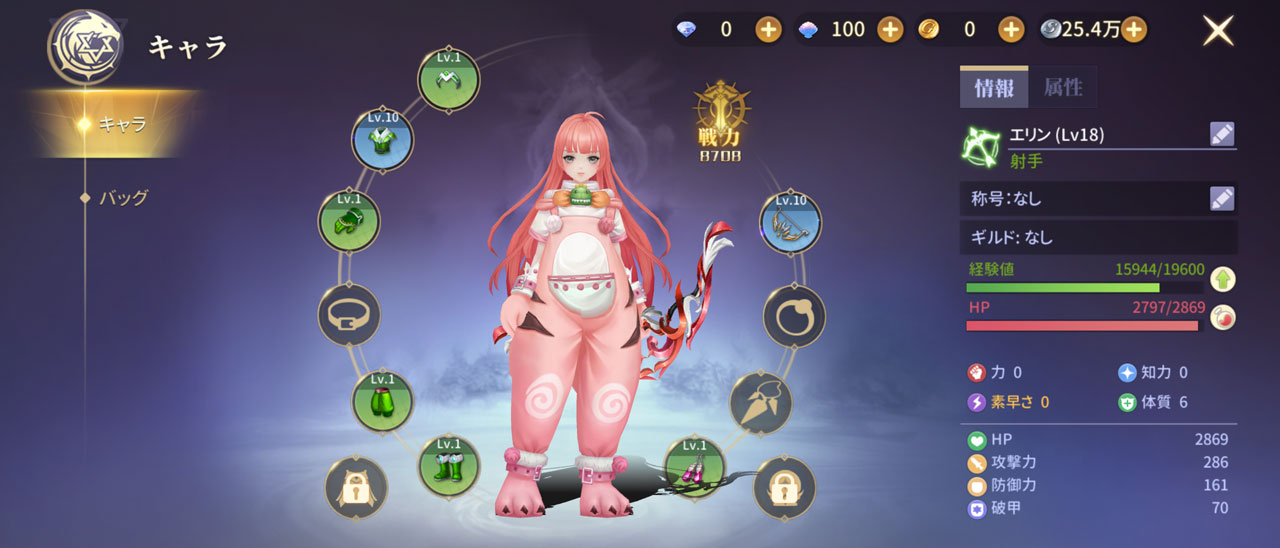Select the キャラ menu entry

(121, 125)
